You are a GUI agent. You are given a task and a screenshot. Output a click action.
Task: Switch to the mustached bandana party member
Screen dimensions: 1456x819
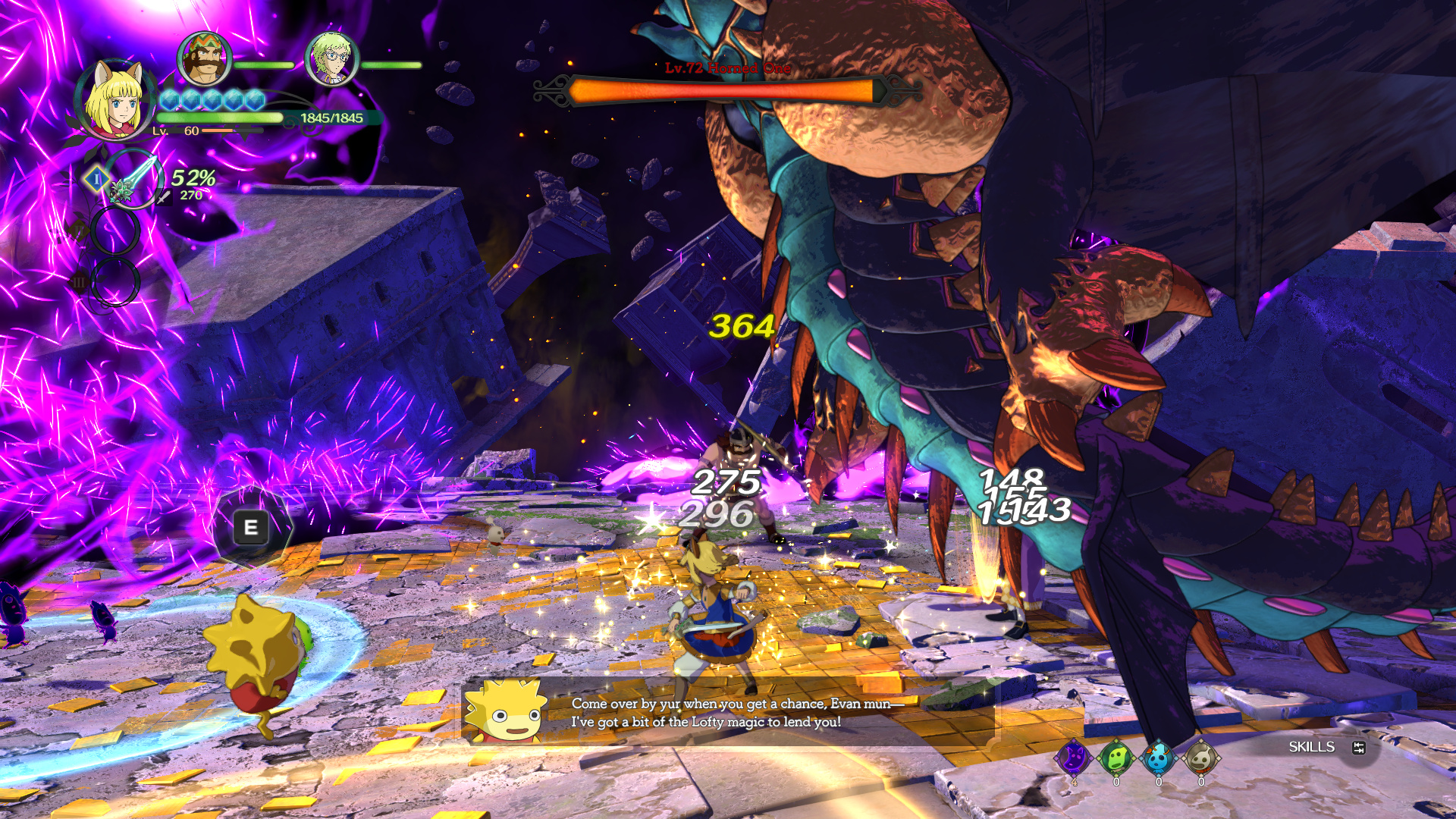(204, 58)
